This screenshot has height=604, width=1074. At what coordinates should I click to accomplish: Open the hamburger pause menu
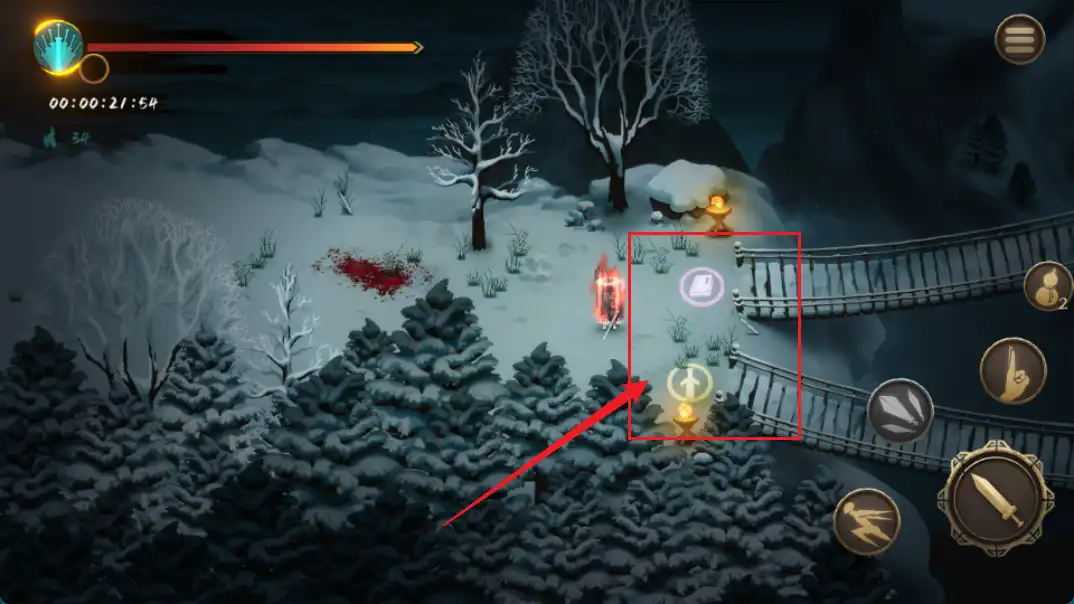tap(1019, 40)
